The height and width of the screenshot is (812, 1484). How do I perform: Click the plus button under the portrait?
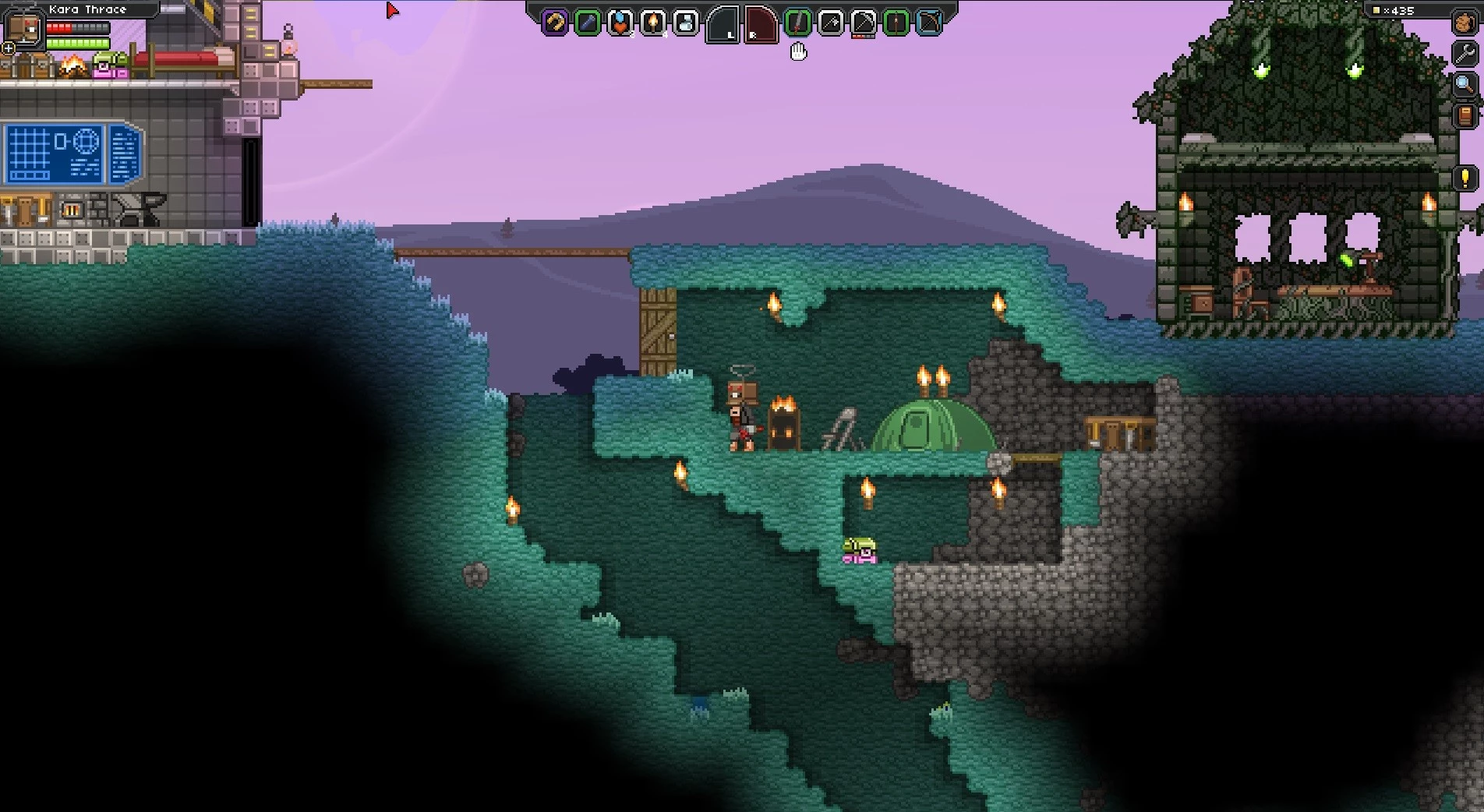tap(9, 48)
